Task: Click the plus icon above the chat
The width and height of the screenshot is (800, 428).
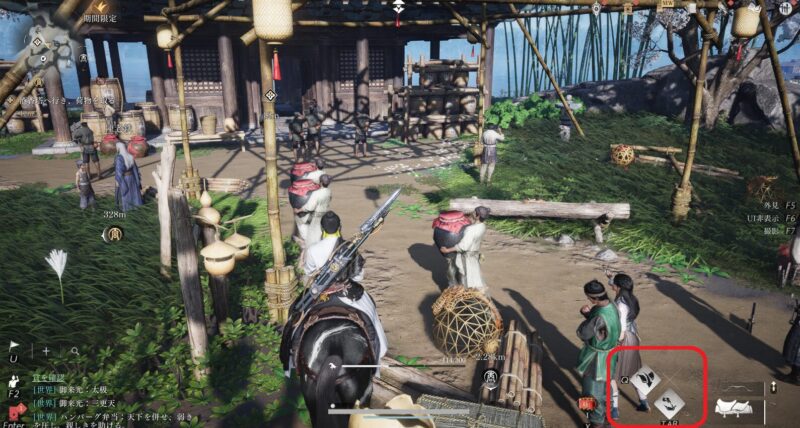Action: pyautogui.click(x=46, y=351)
